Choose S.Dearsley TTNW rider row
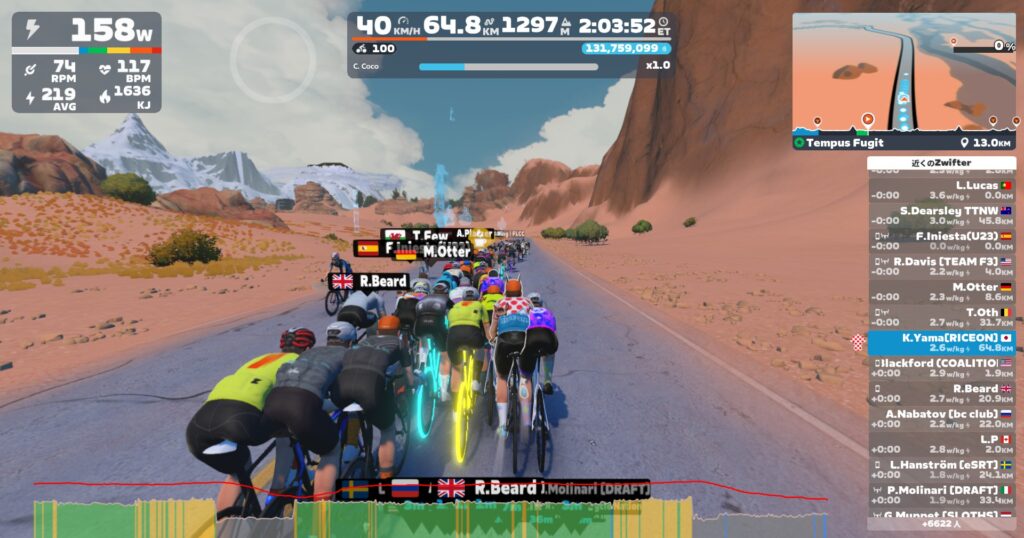1024x538 pixels. 941,215
